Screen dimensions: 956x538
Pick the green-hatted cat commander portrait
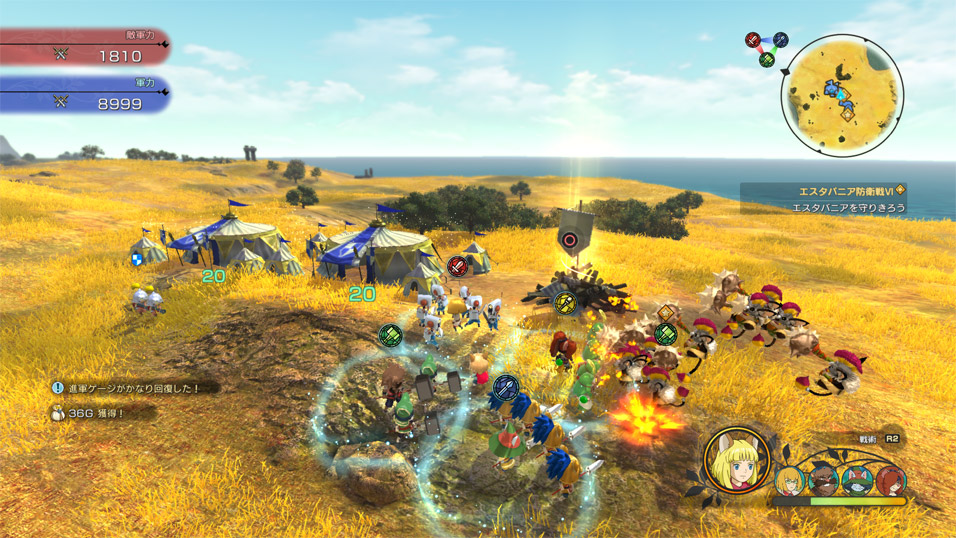pyautogui.click(x=856, y=481)
